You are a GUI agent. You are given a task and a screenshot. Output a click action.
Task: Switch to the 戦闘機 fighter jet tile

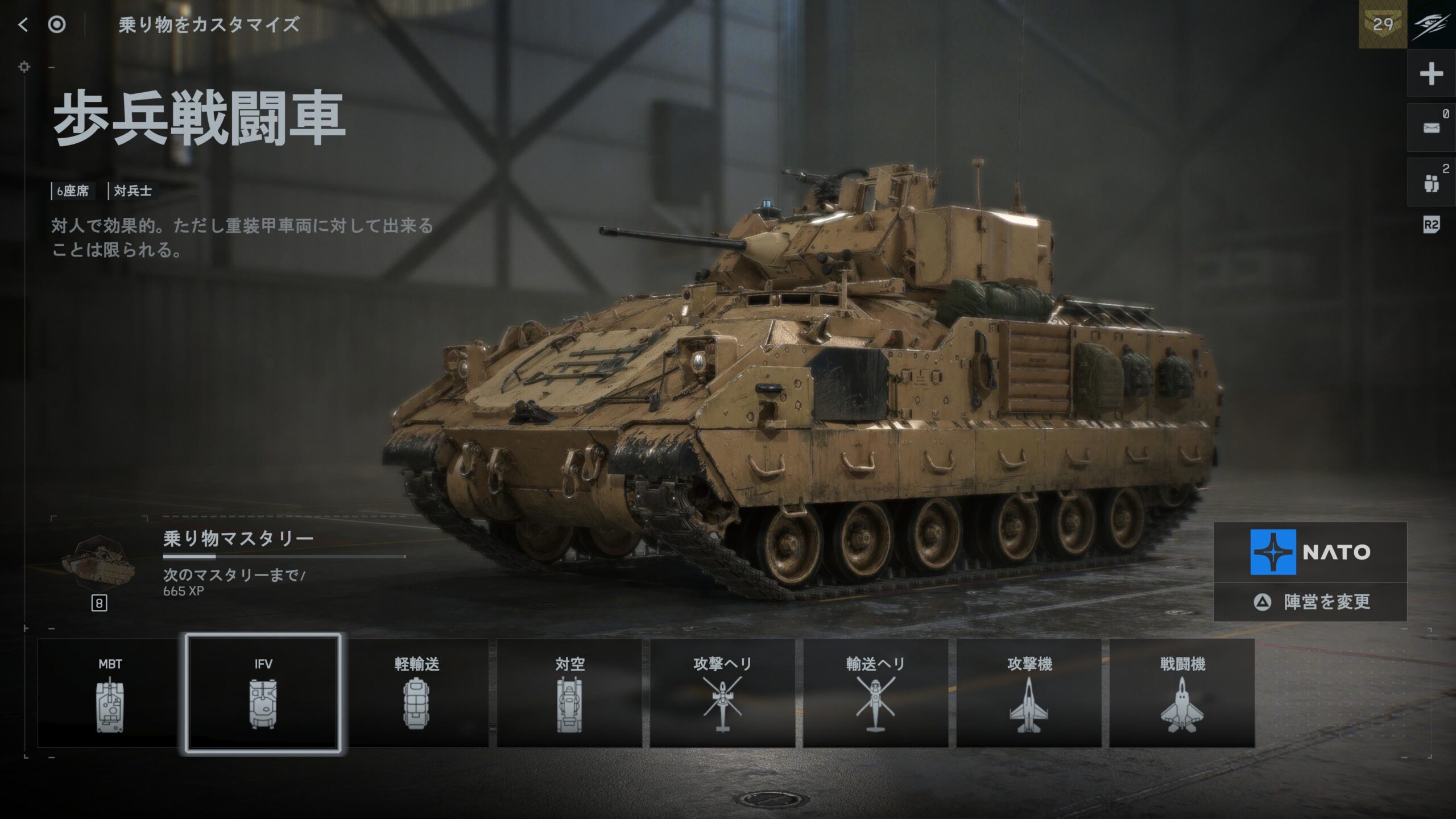pos(1182,693)
